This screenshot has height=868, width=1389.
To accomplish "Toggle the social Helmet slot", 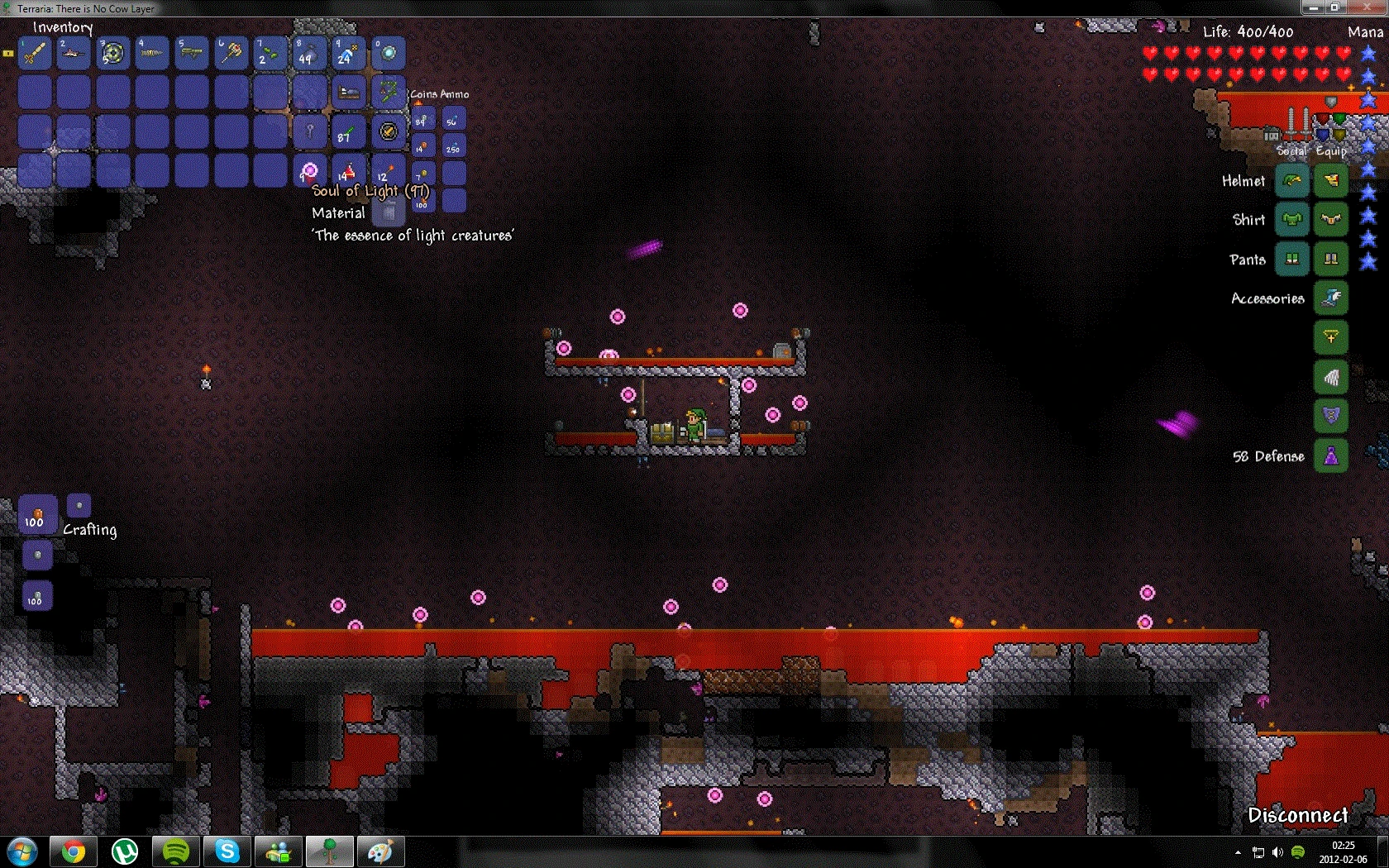I will tap(1292, 181).
